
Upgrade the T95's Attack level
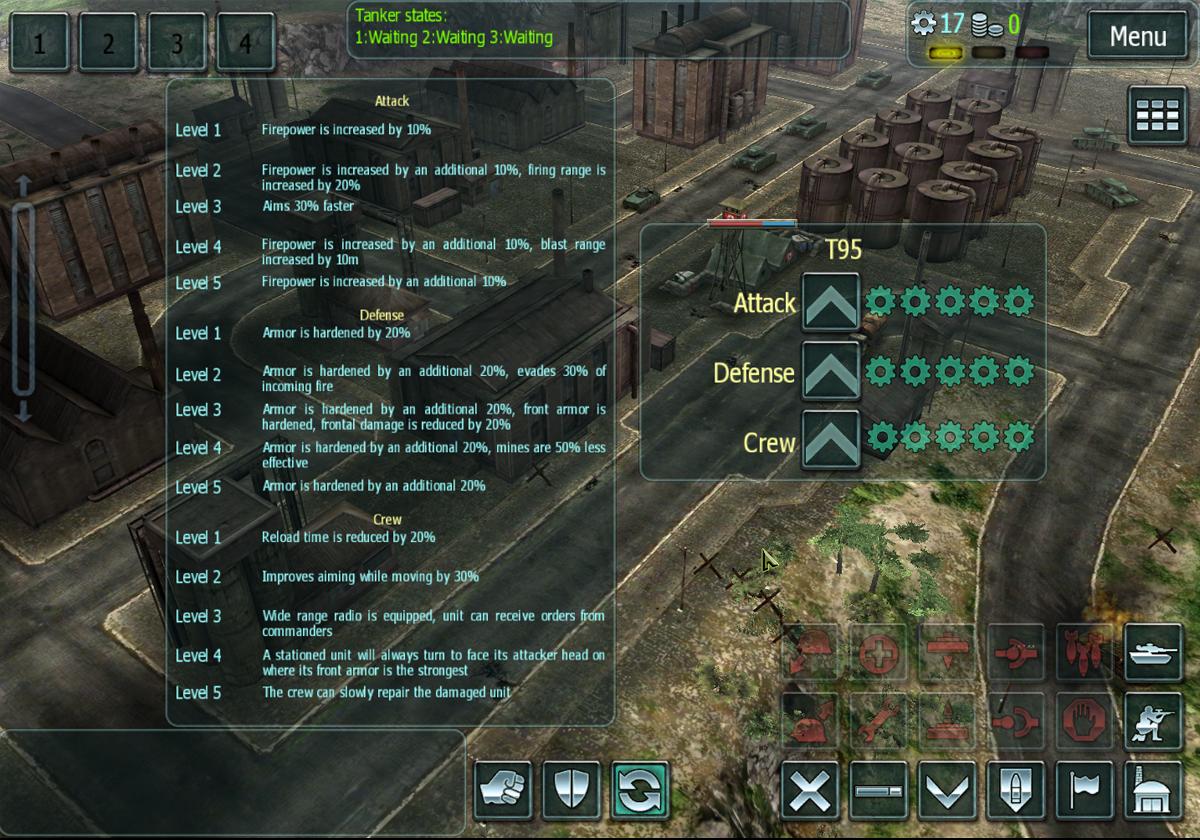click(x=830, y=301)
